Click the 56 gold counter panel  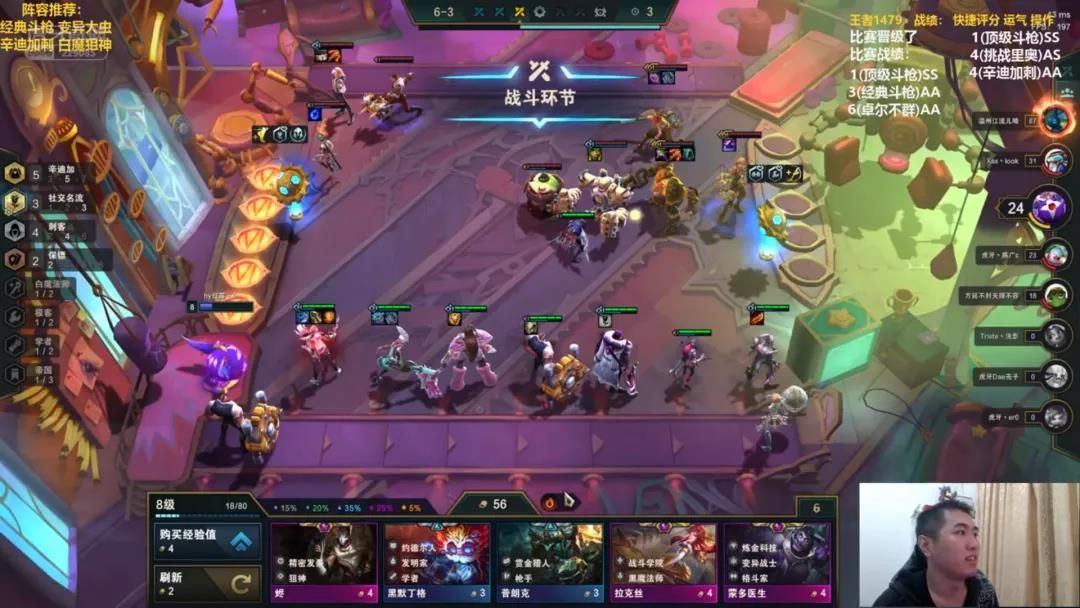coord(493,505)
